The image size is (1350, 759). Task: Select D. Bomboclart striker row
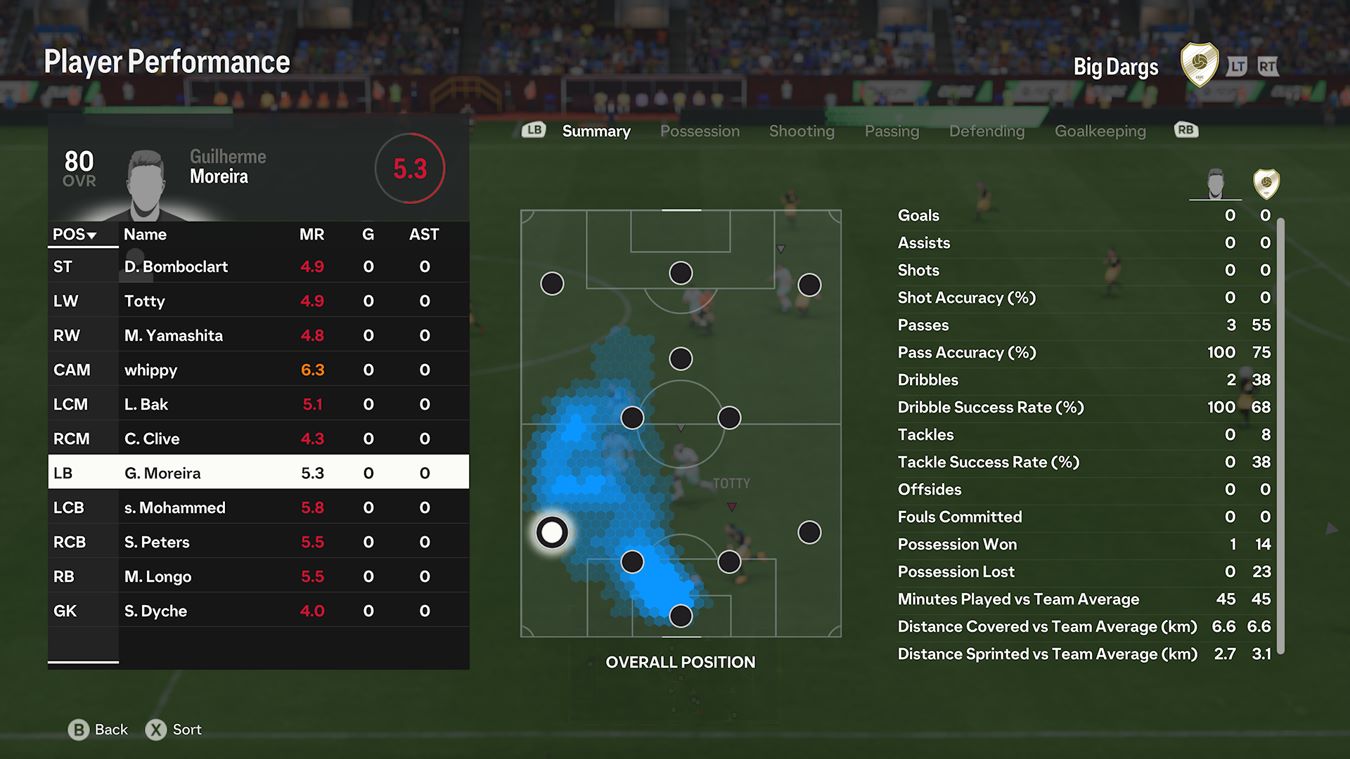(x=258, y=267)
